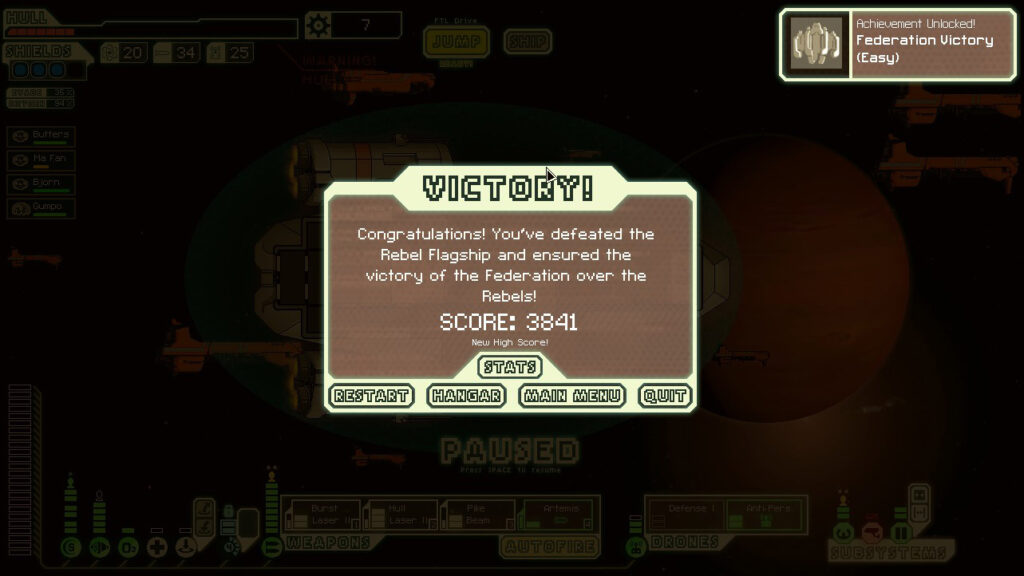
Task: Open the Stats panel
Action: 510,367
